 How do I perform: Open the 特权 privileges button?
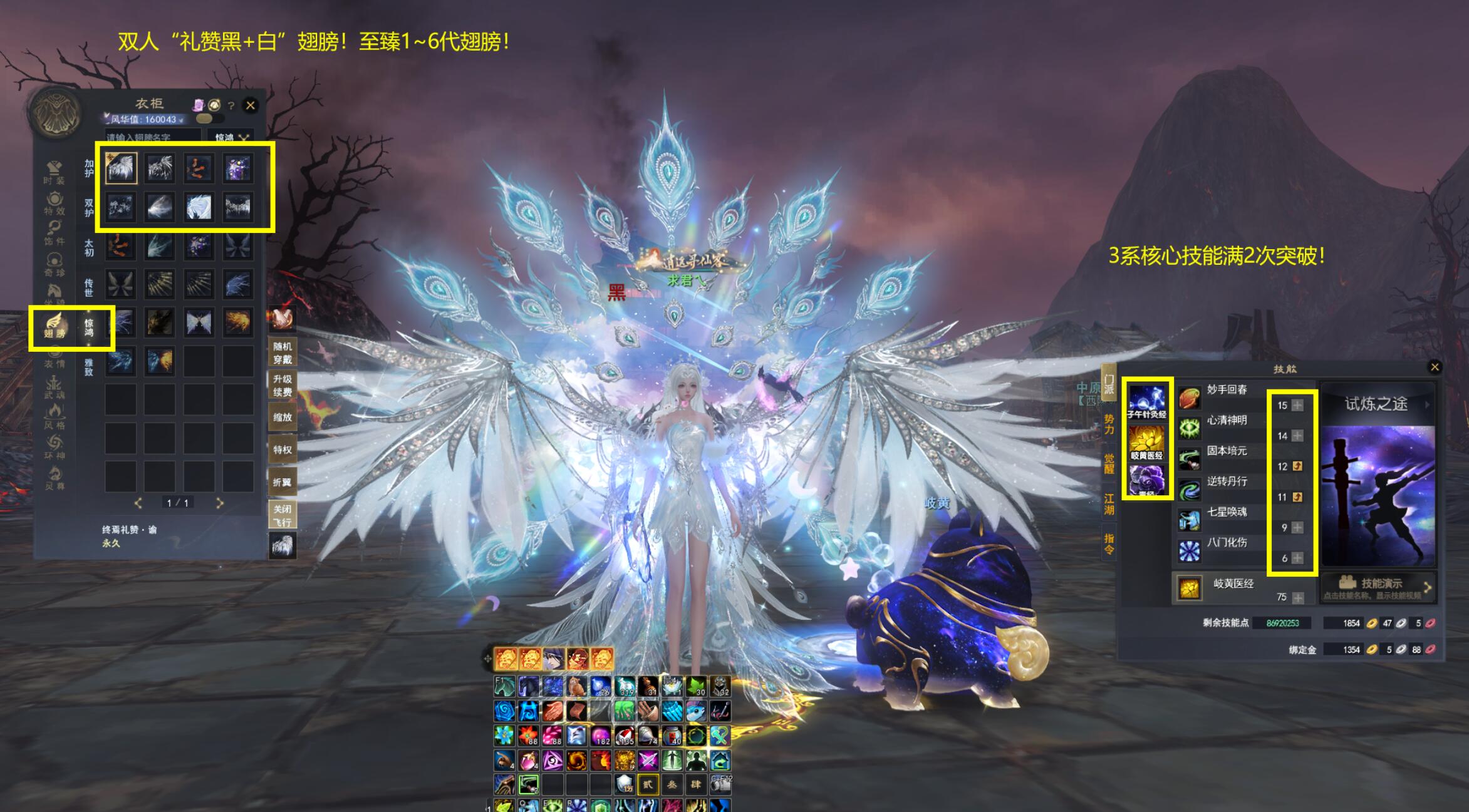[x=282, y=450]
